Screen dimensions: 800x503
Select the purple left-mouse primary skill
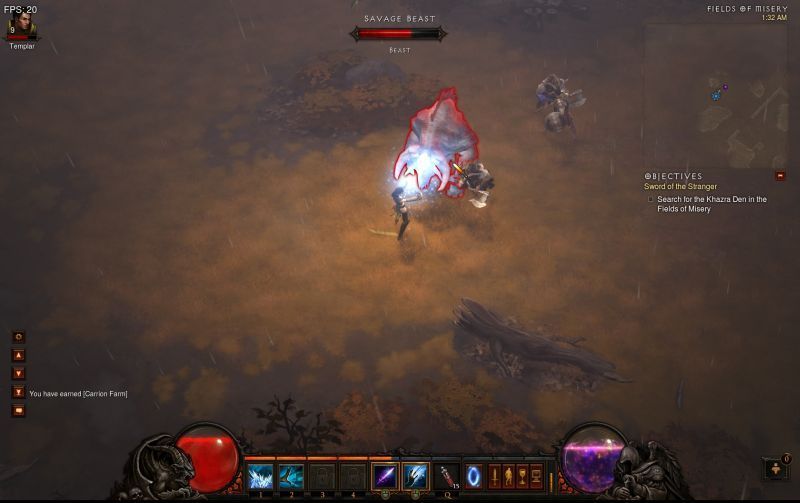pos(385,477)
